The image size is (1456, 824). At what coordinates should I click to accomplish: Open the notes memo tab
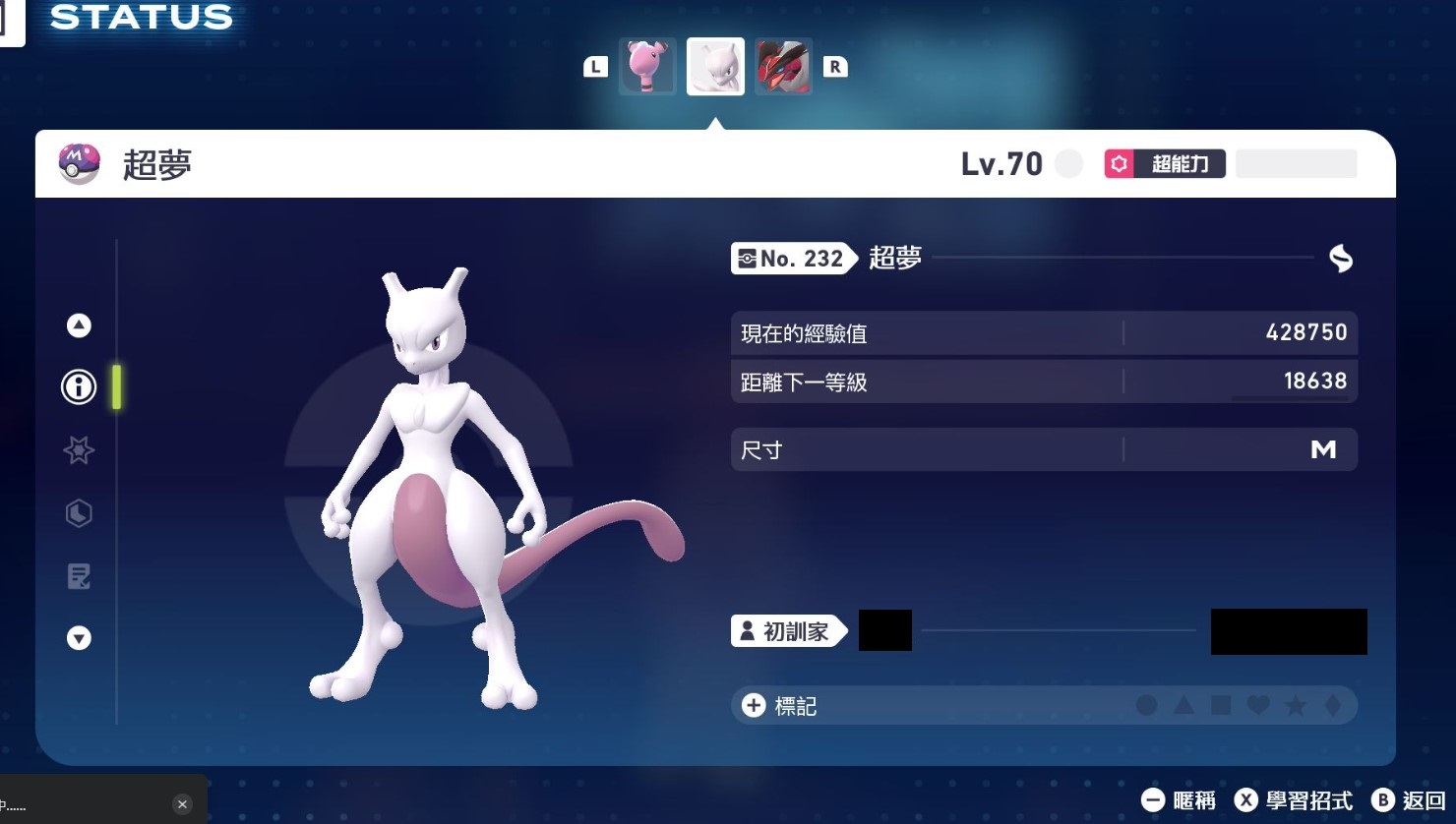point(79,576)
